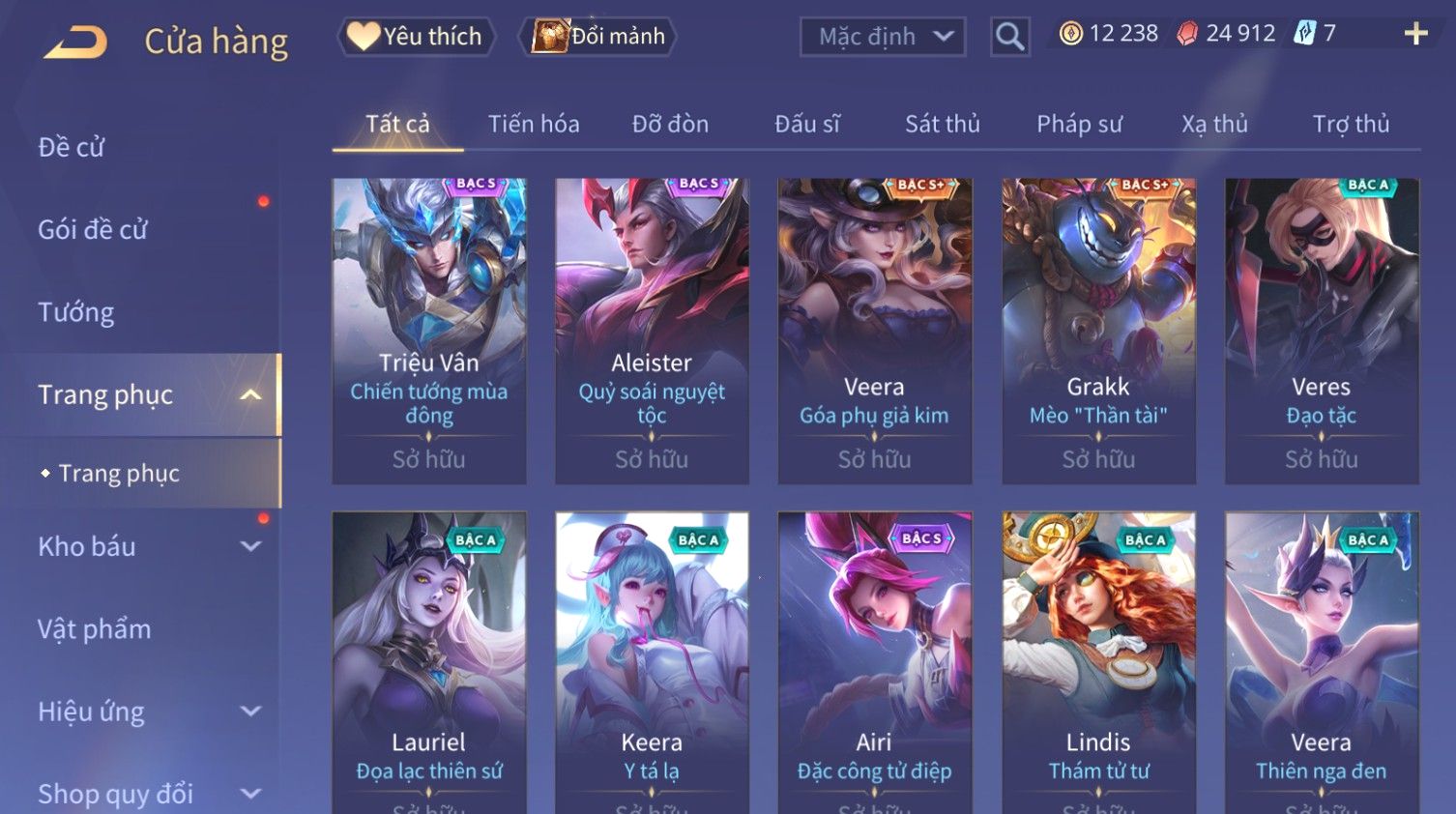This screenshot has height=814, width=1456.
Task: Click the magnifying glass search icon
Action: [1009, 37]
